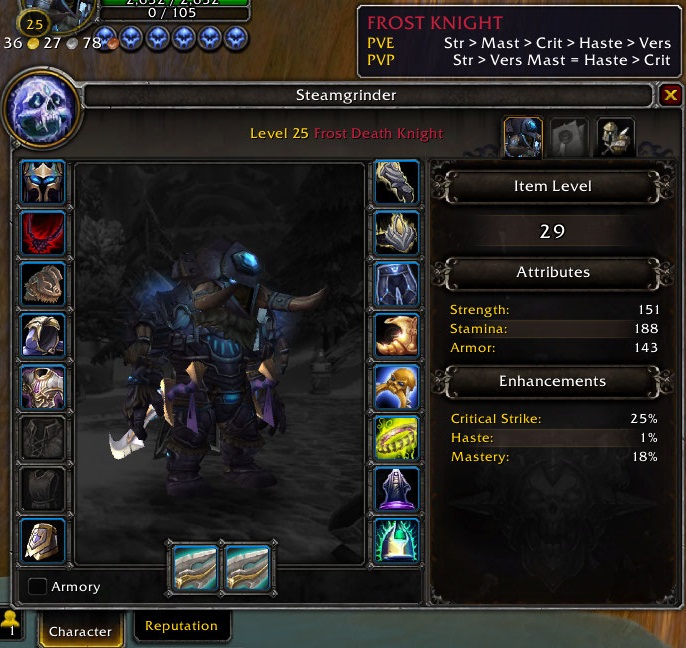Viewport: 686px width, 648px height.
Task: Switch to the Reputation tab
Action: [181, 626]
